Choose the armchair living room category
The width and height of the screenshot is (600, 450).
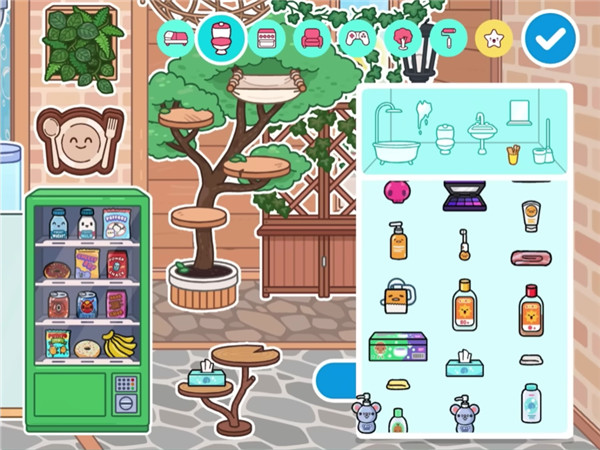[313, 39]
